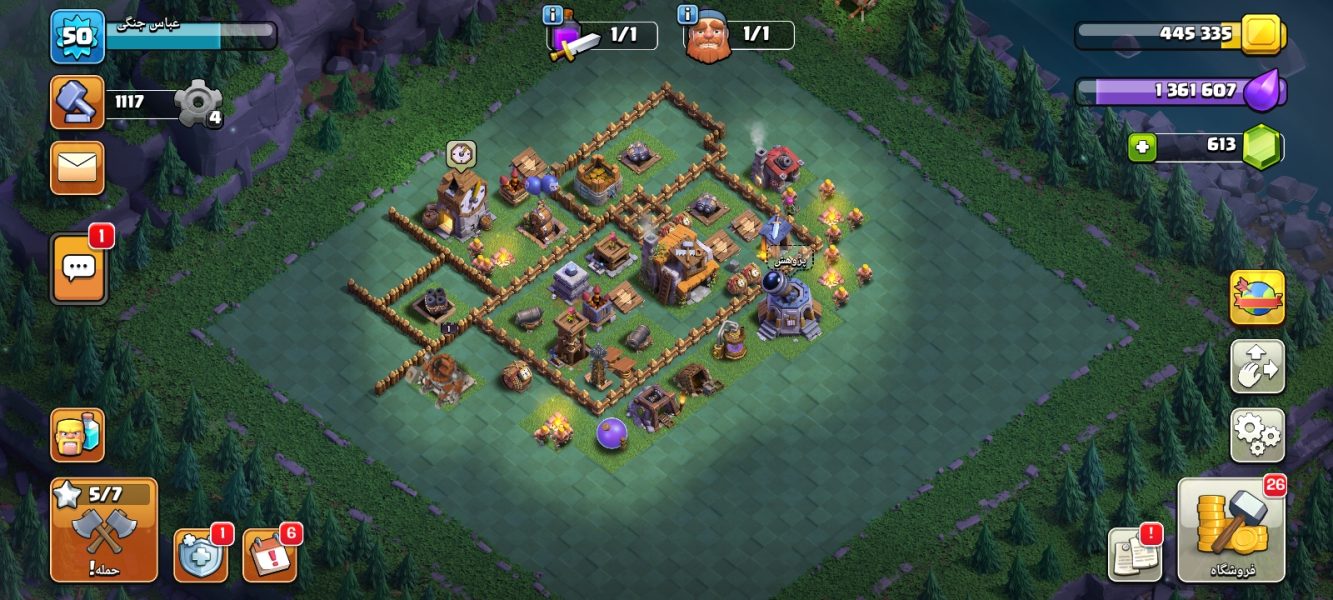Show info for the Master Builder counter

[687, 14]
